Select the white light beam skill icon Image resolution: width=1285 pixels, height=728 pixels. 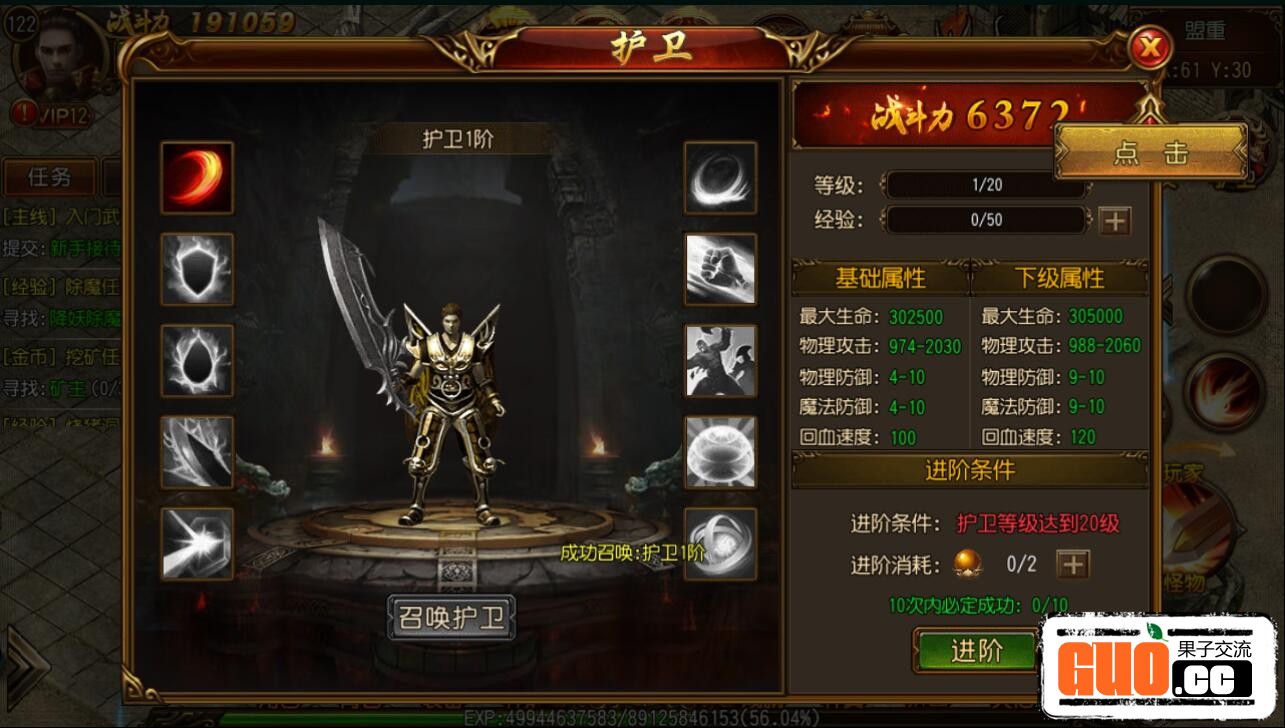tap(197, 543)
